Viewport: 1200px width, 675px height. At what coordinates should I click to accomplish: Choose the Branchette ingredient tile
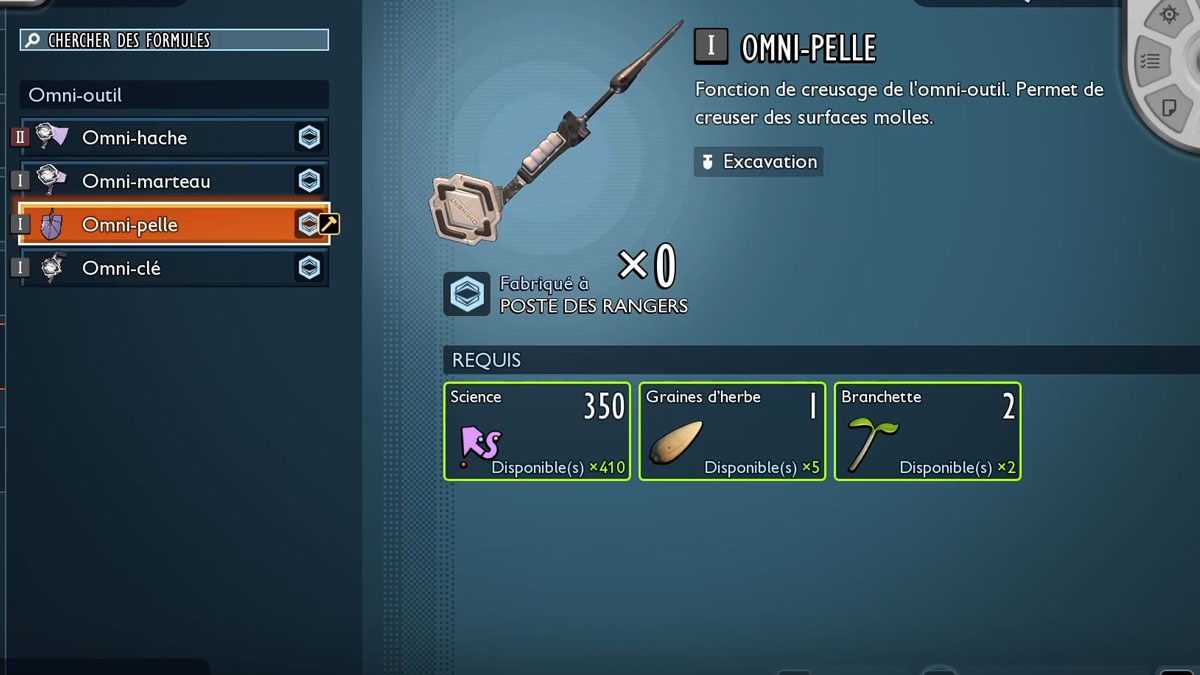coord(927,431)
